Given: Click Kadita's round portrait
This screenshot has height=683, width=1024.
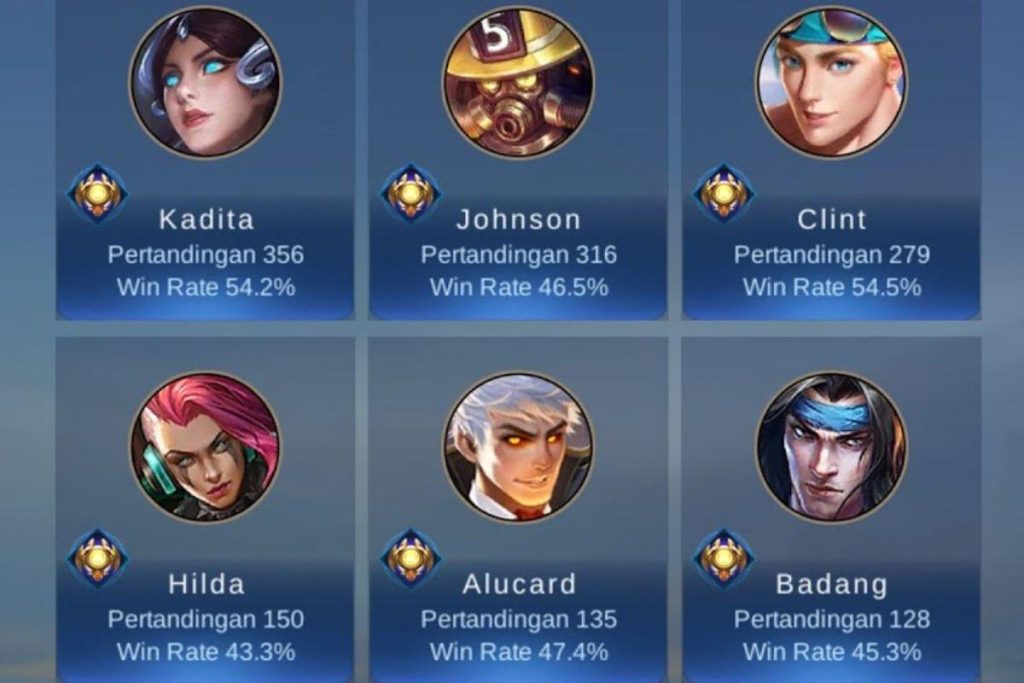Looking at the screenshot, I should (x=205, y=81).
